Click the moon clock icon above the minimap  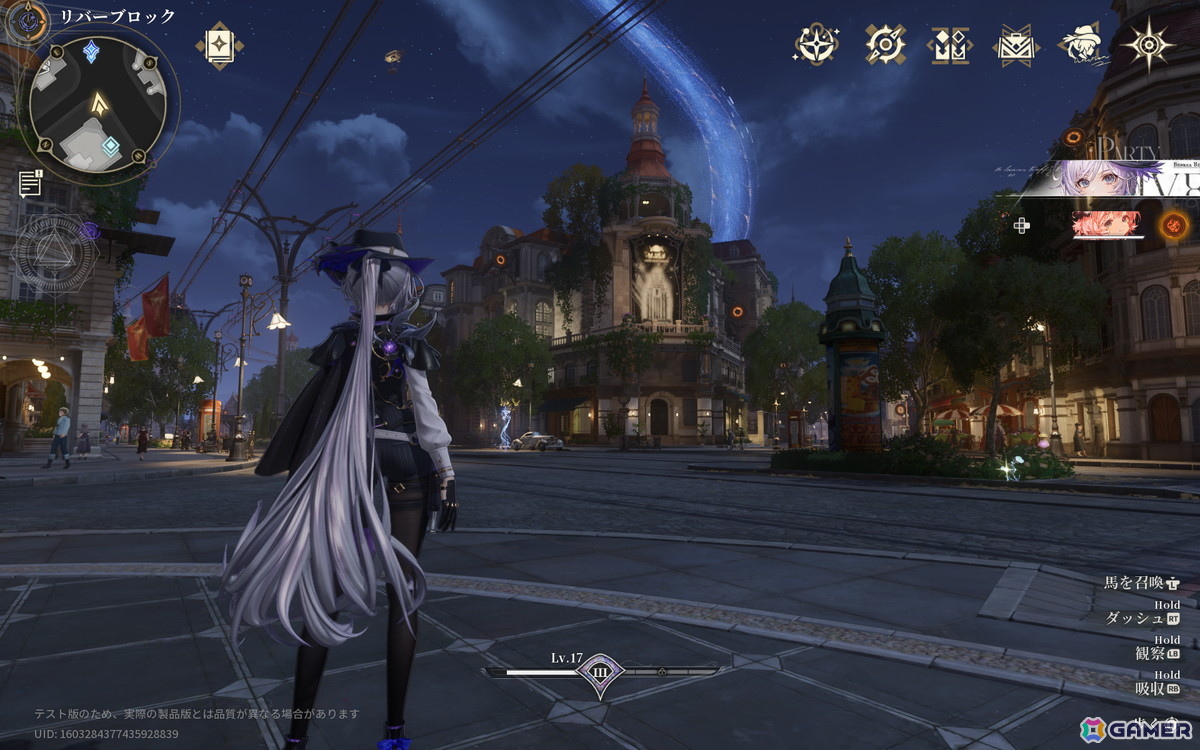[30, 17]
